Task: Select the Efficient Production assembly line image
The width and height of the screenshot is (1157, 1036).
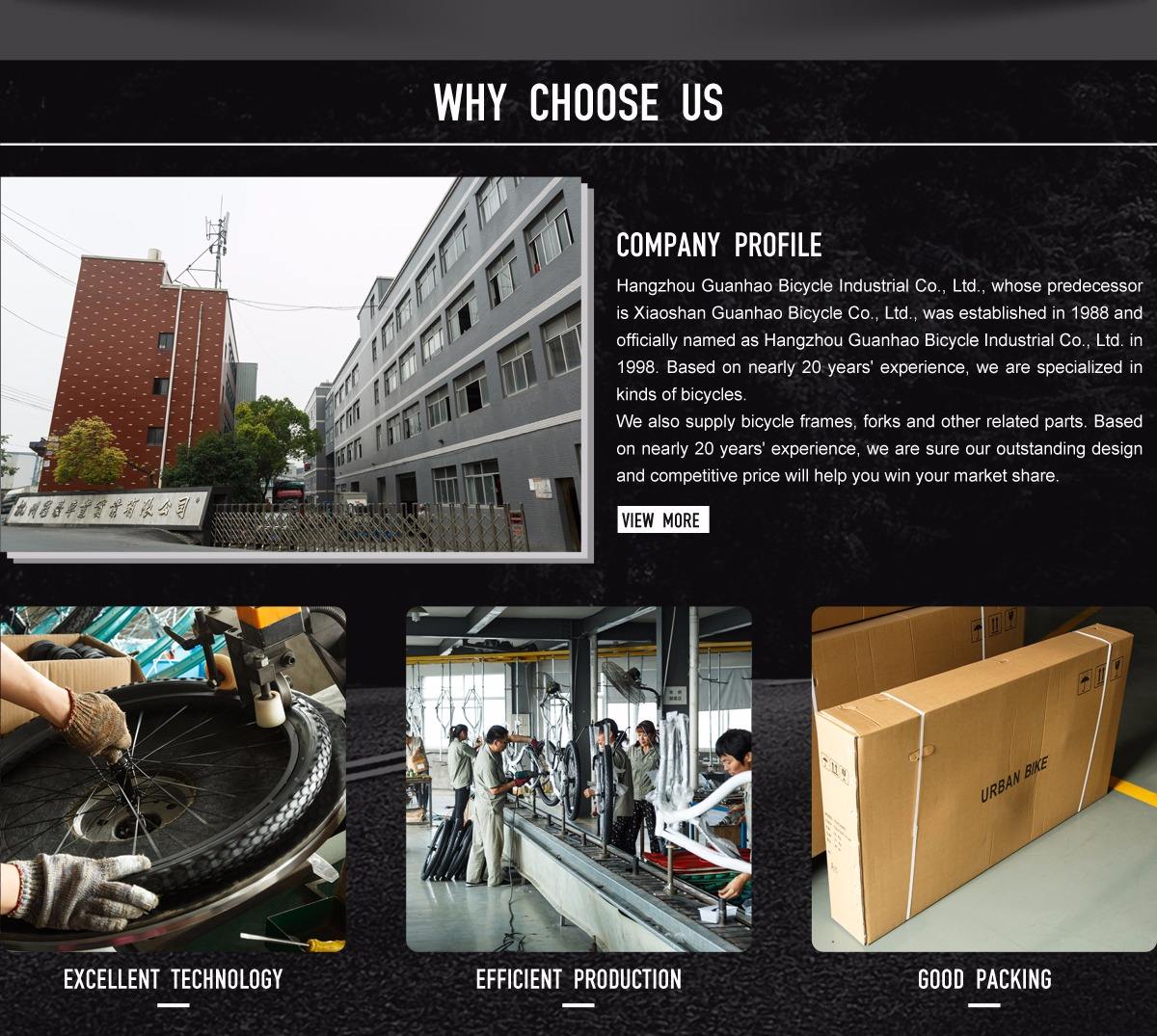Action: (578, 779)
